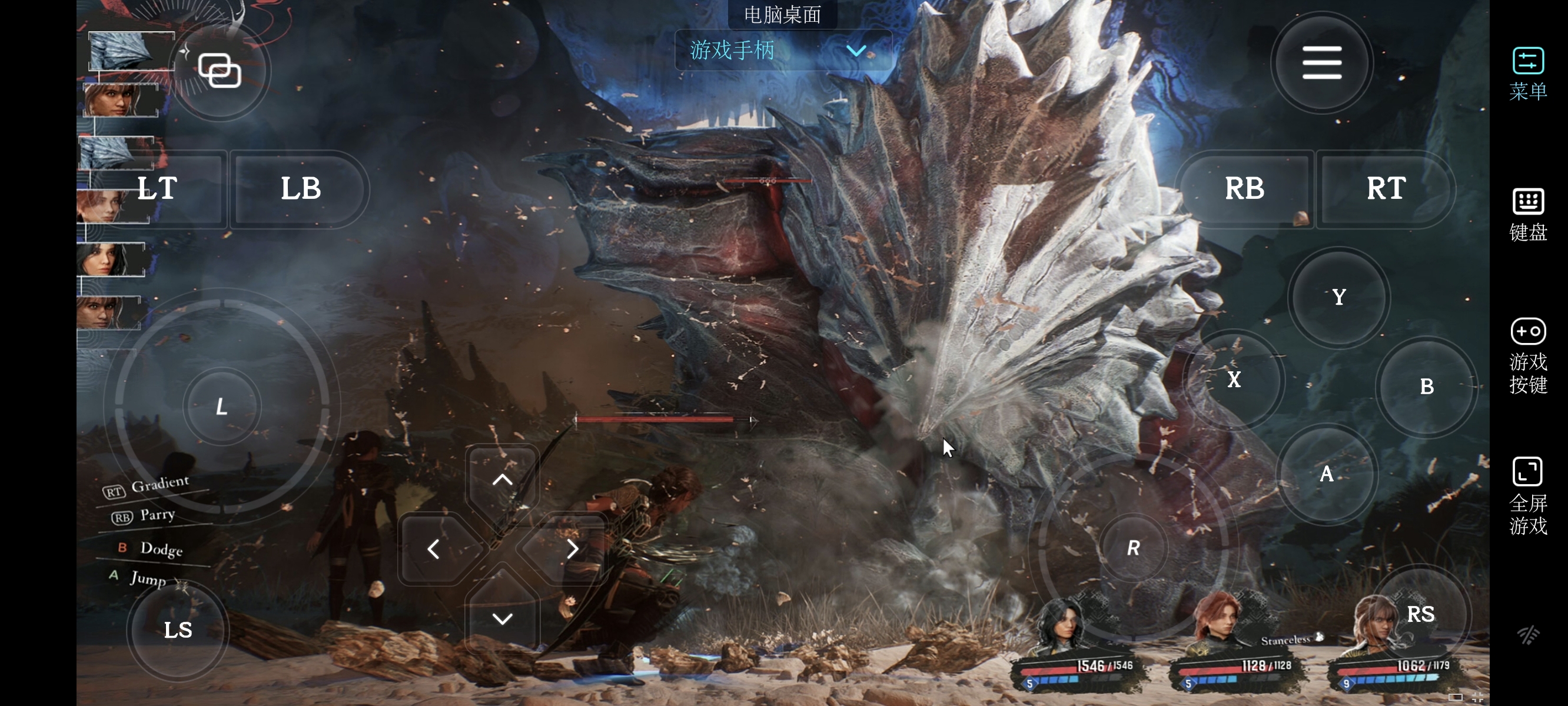
Task: Tap the D-pad up arrow
Action: (502, 479)
